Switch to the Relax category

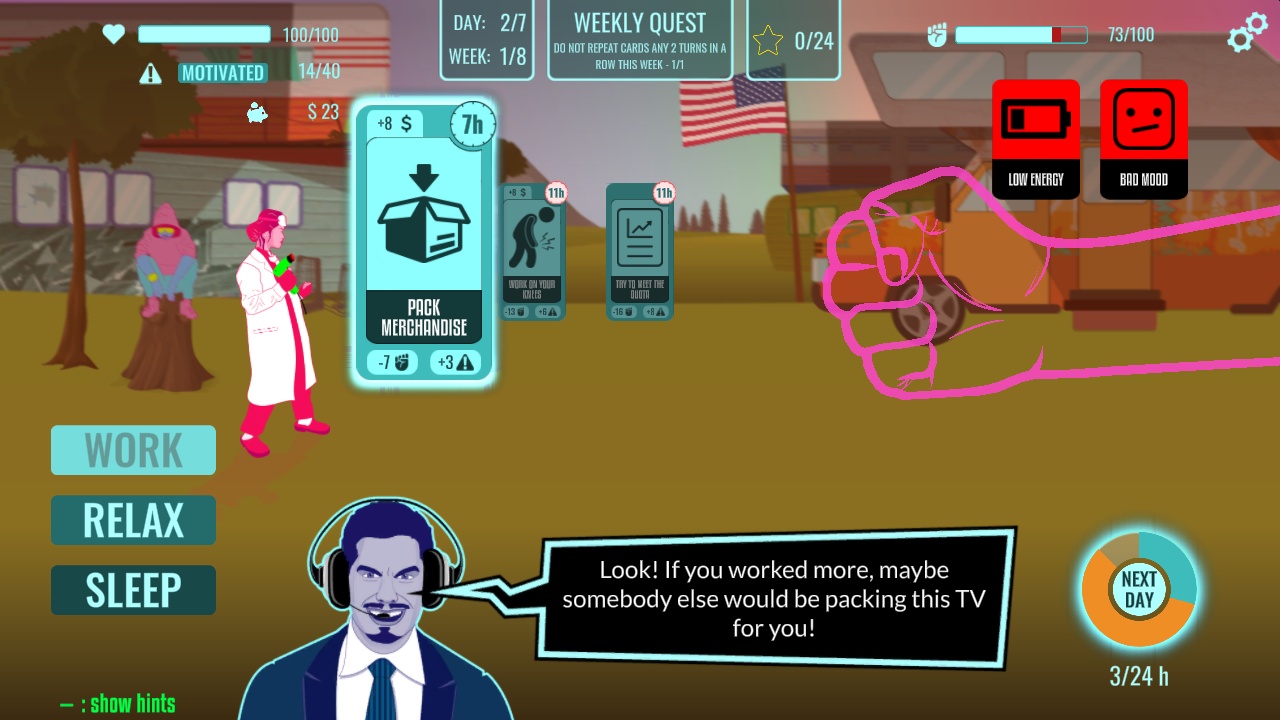click(x=133, y=520)
